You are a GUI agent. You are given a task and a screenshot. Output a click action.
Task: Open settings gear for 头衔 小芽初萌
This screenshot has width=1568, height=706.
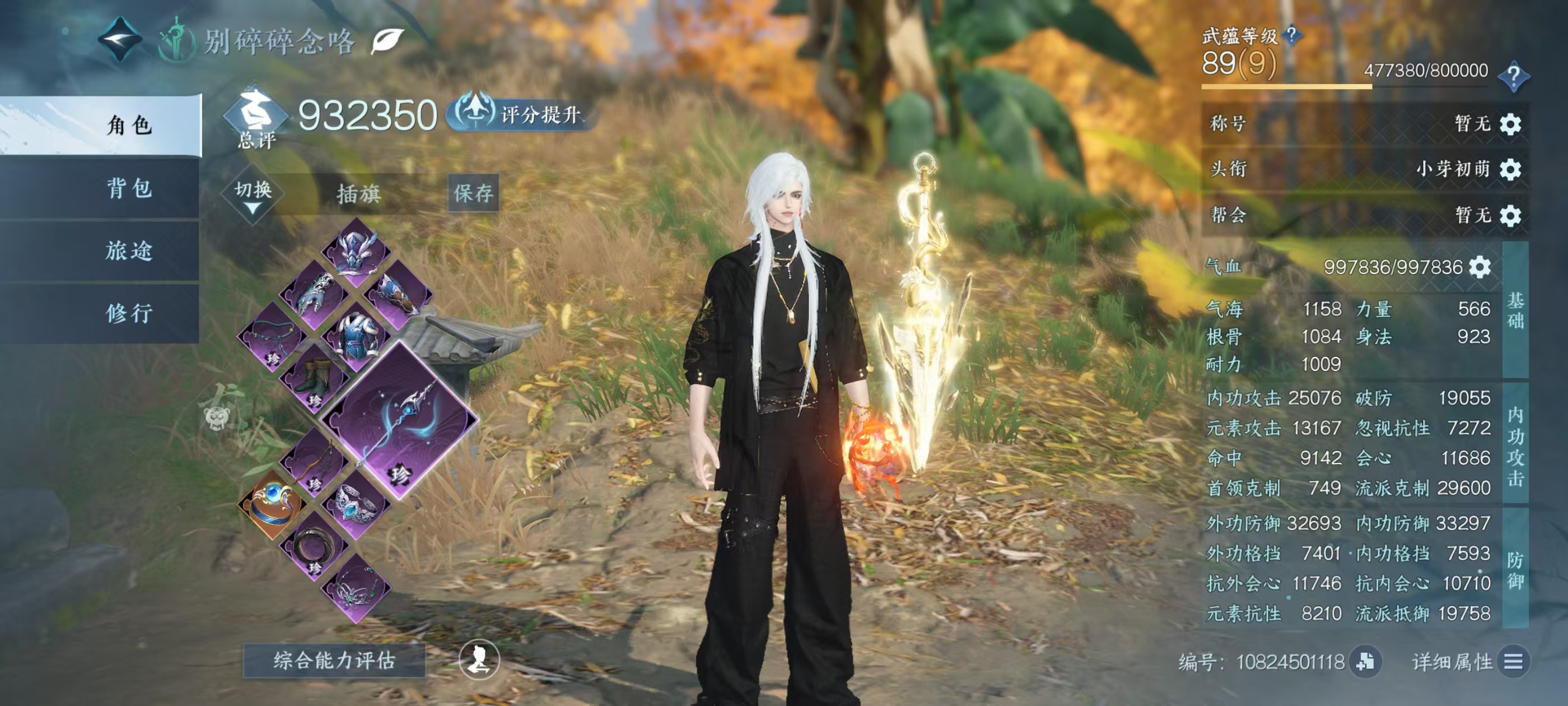tap(1510, 169)
